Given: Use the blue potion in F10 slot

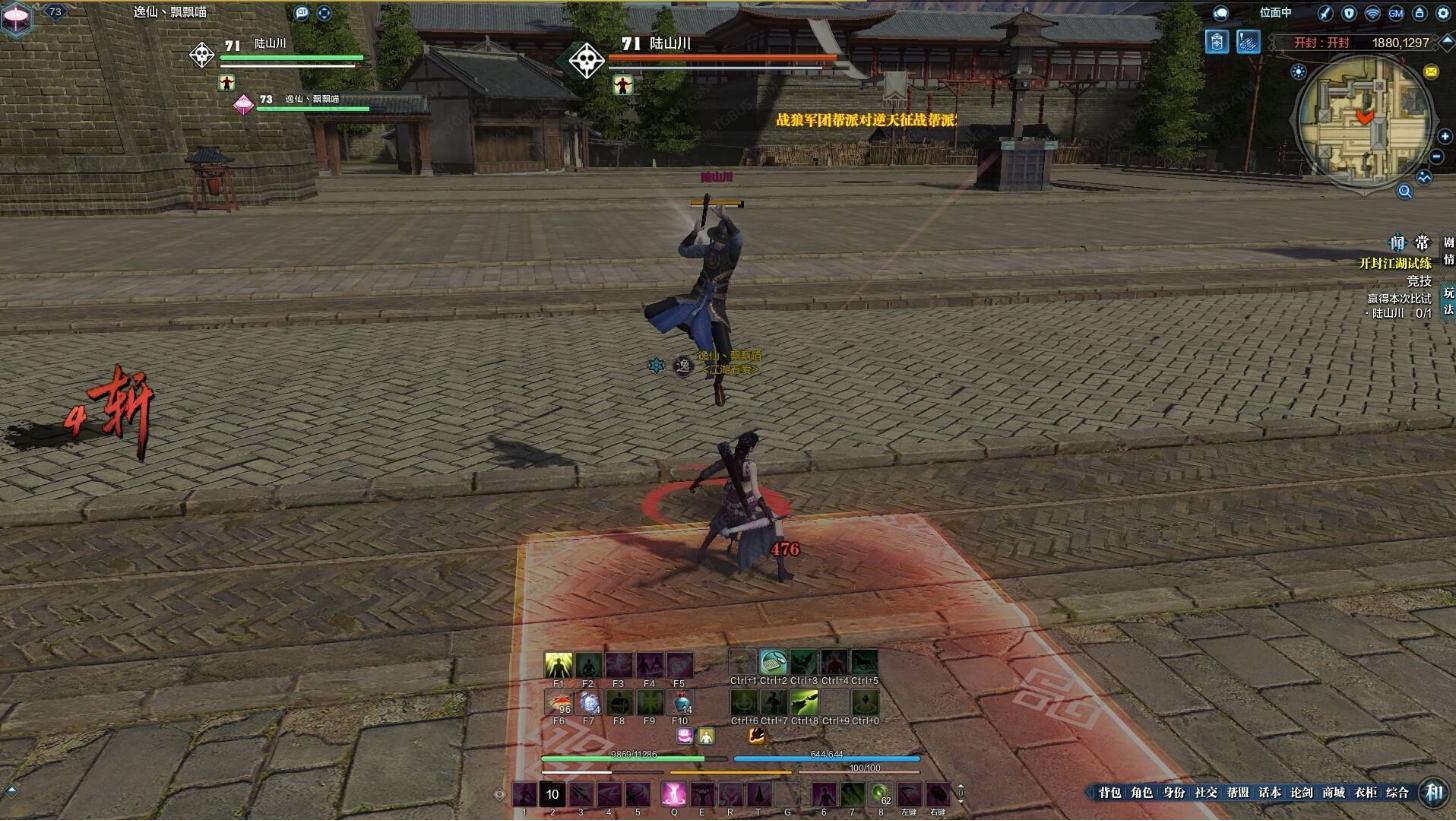Looking at the screenshot, I should point(680,702).
